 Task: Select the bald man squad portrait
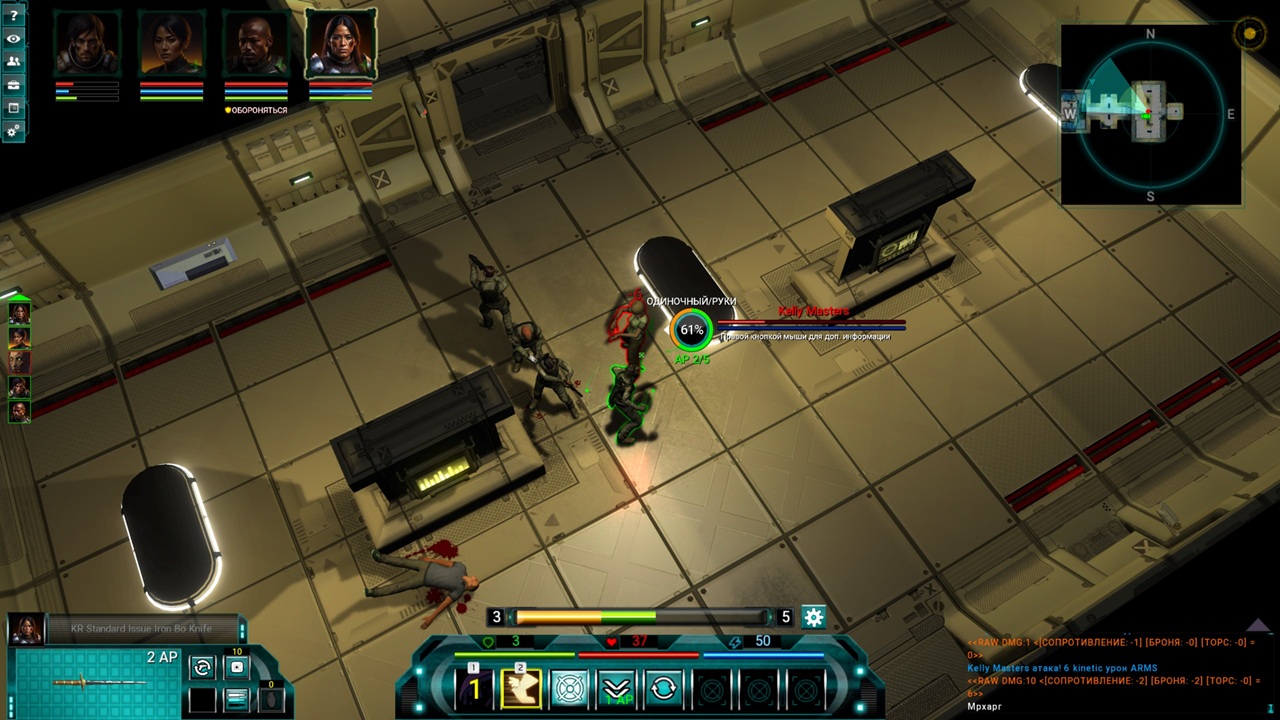pyautogui.click(x=256, y=44)
